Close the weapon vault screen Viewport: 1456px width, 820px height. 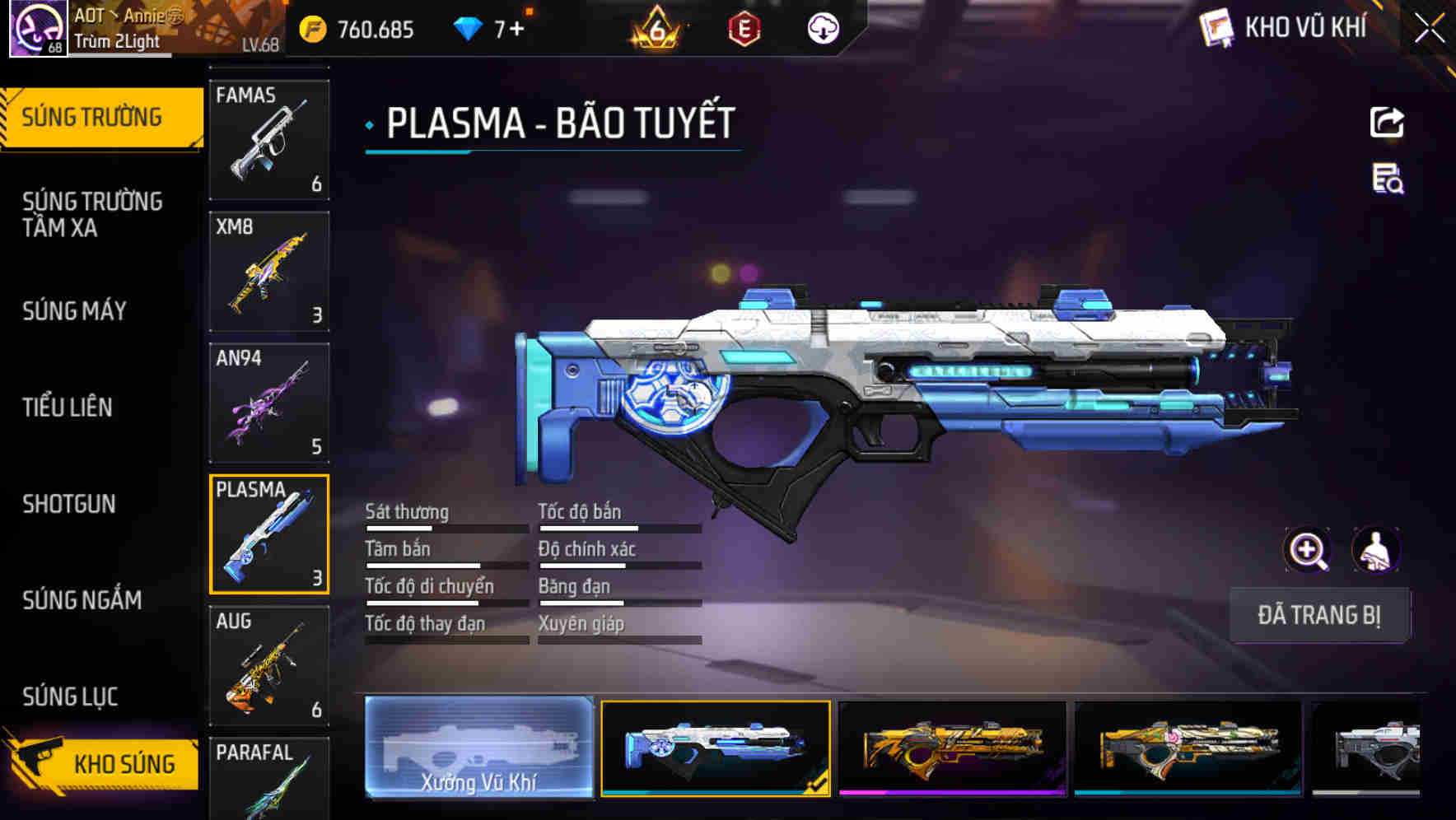(1430, 29)
